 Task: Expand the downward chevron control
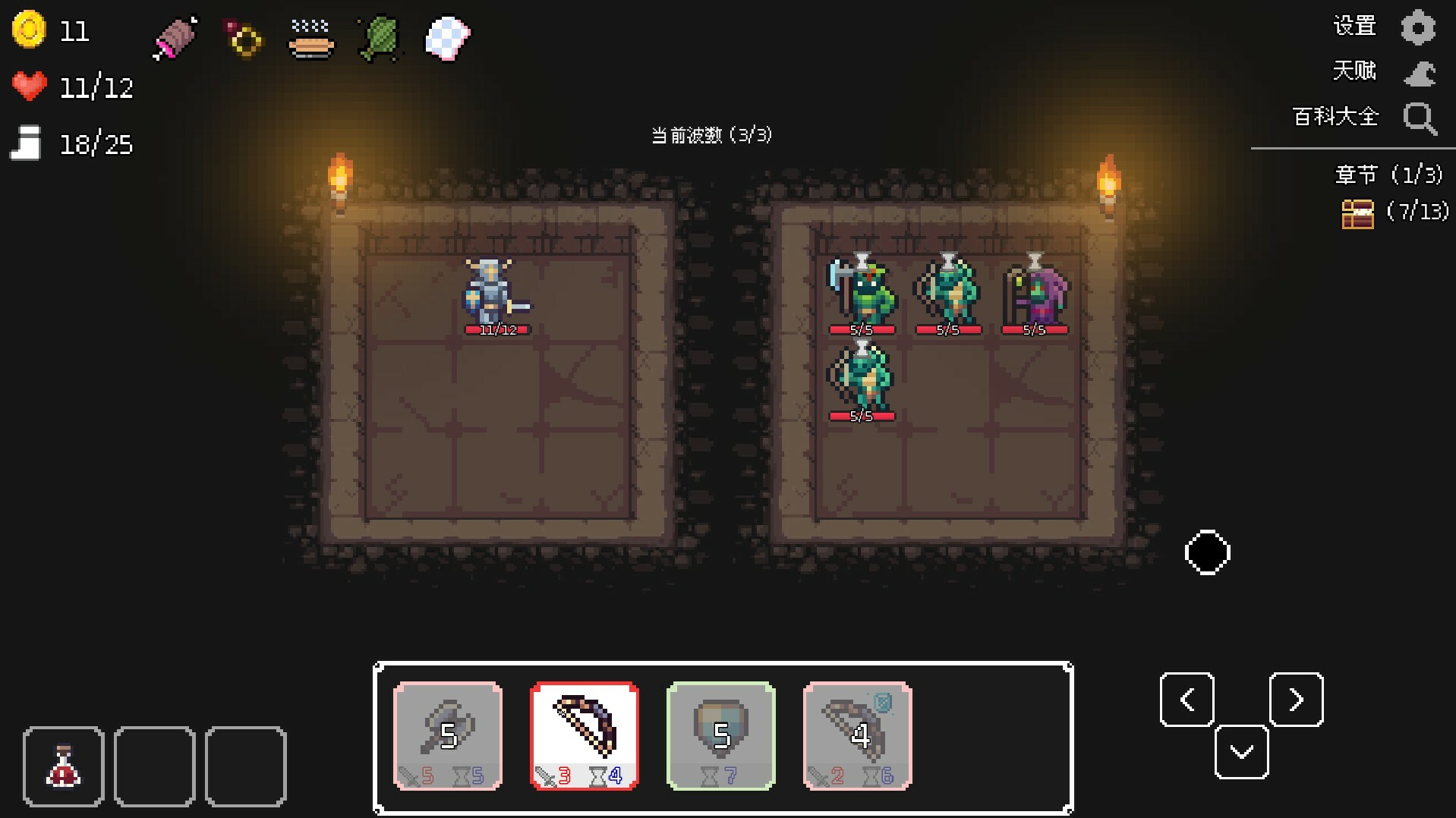pos(1242,752)
